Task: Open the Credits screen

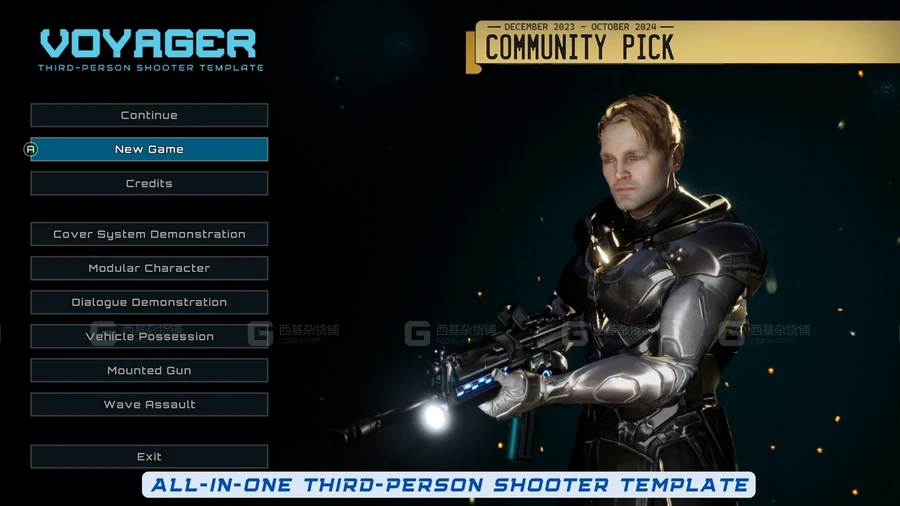Action: [x=149, y=183]
